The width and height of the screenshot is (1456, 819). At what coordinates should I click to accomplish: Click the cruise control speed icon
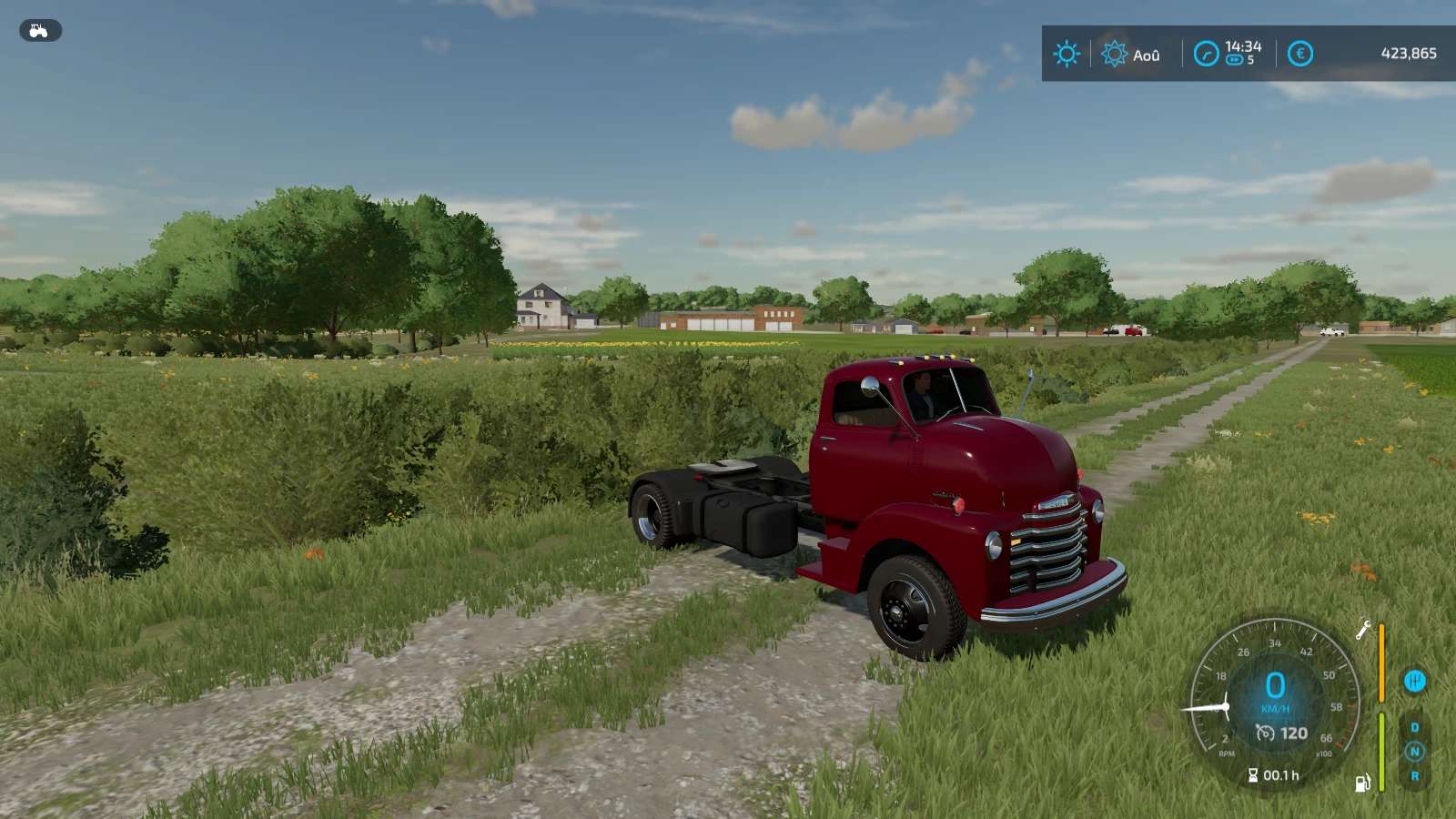(1265, 733)
